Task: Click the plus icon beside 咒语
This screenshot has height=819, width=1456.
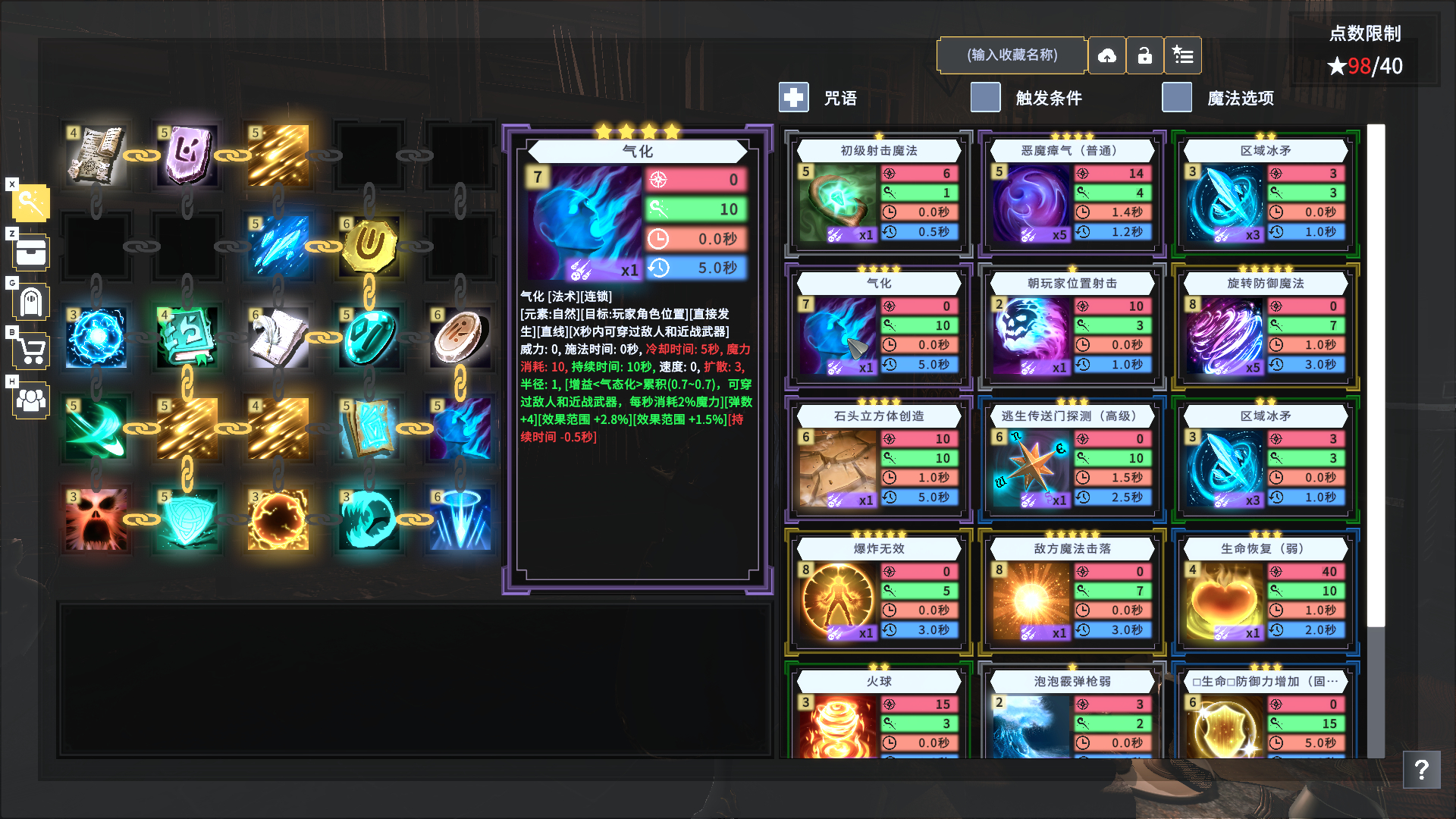Action: coord(793,97)
